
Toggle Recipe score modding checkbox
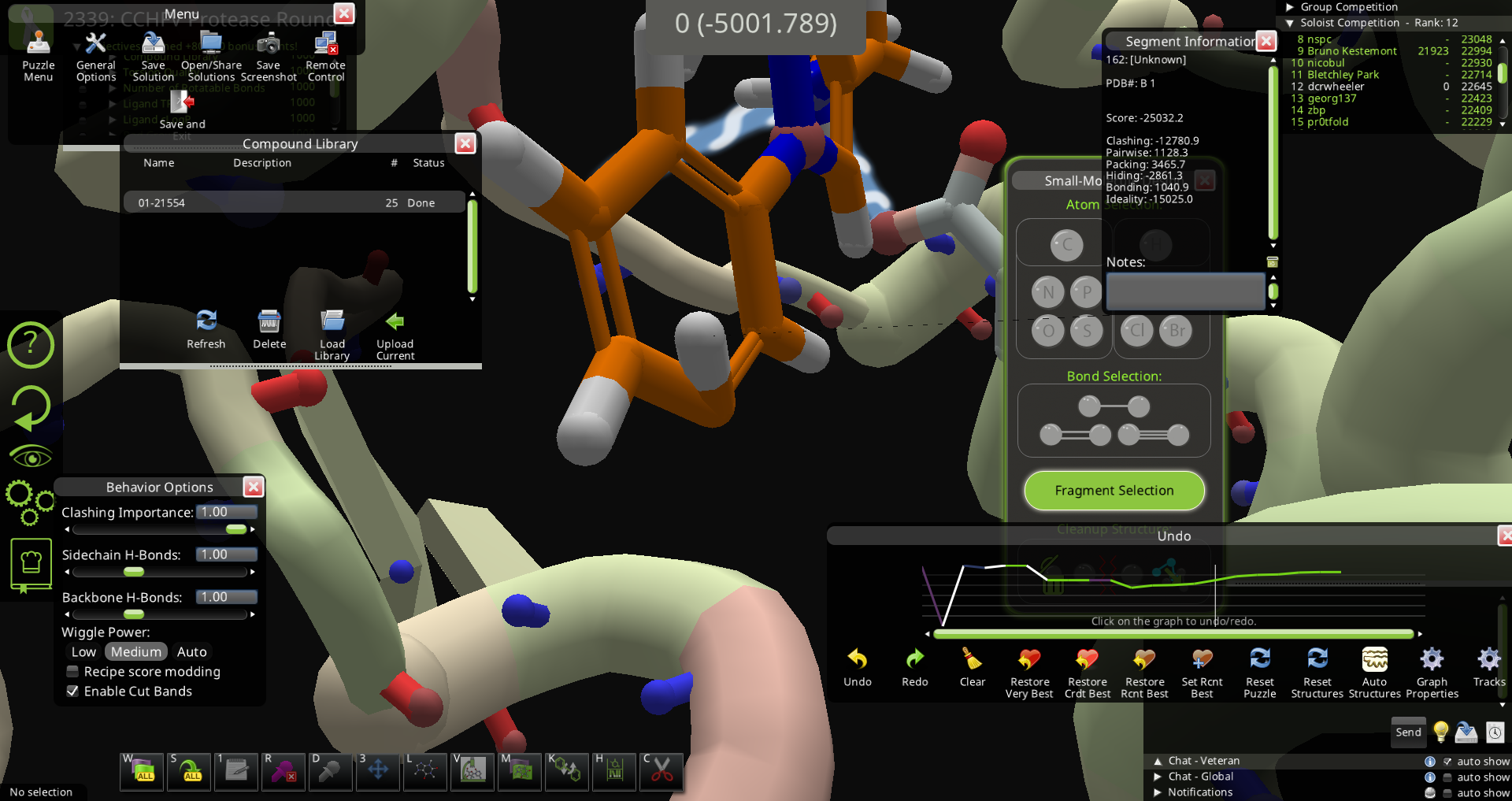click(72, 672)
